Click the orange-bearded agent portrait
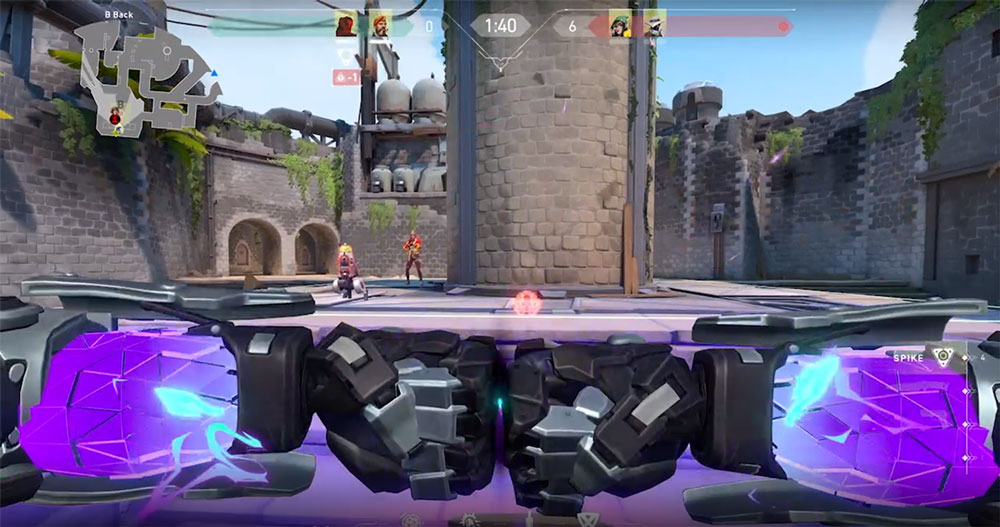 click(381, 25)
